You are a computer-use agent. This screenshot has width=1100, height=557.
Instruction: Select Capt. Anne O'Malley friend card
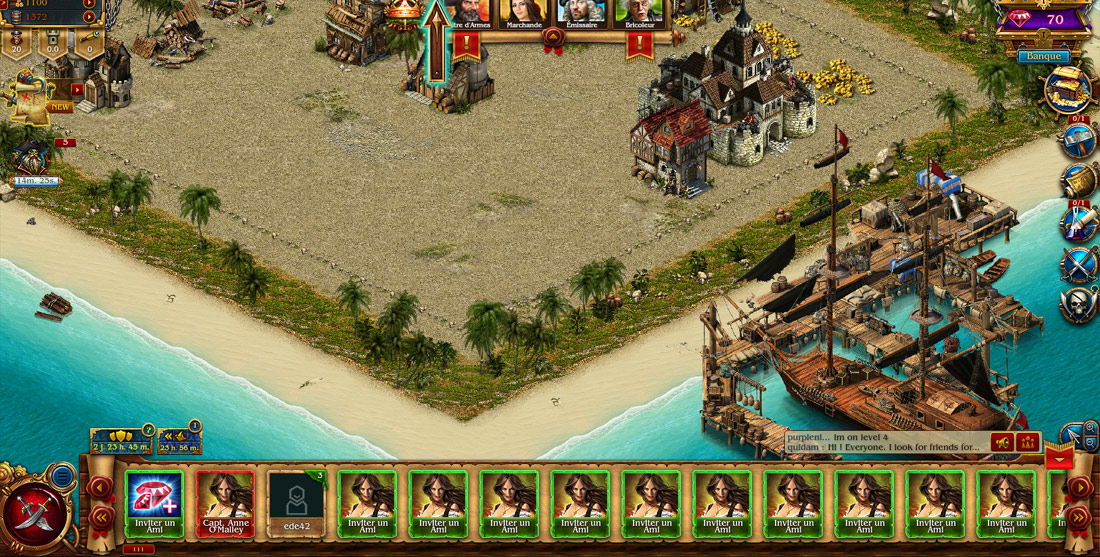coord(225,504)
